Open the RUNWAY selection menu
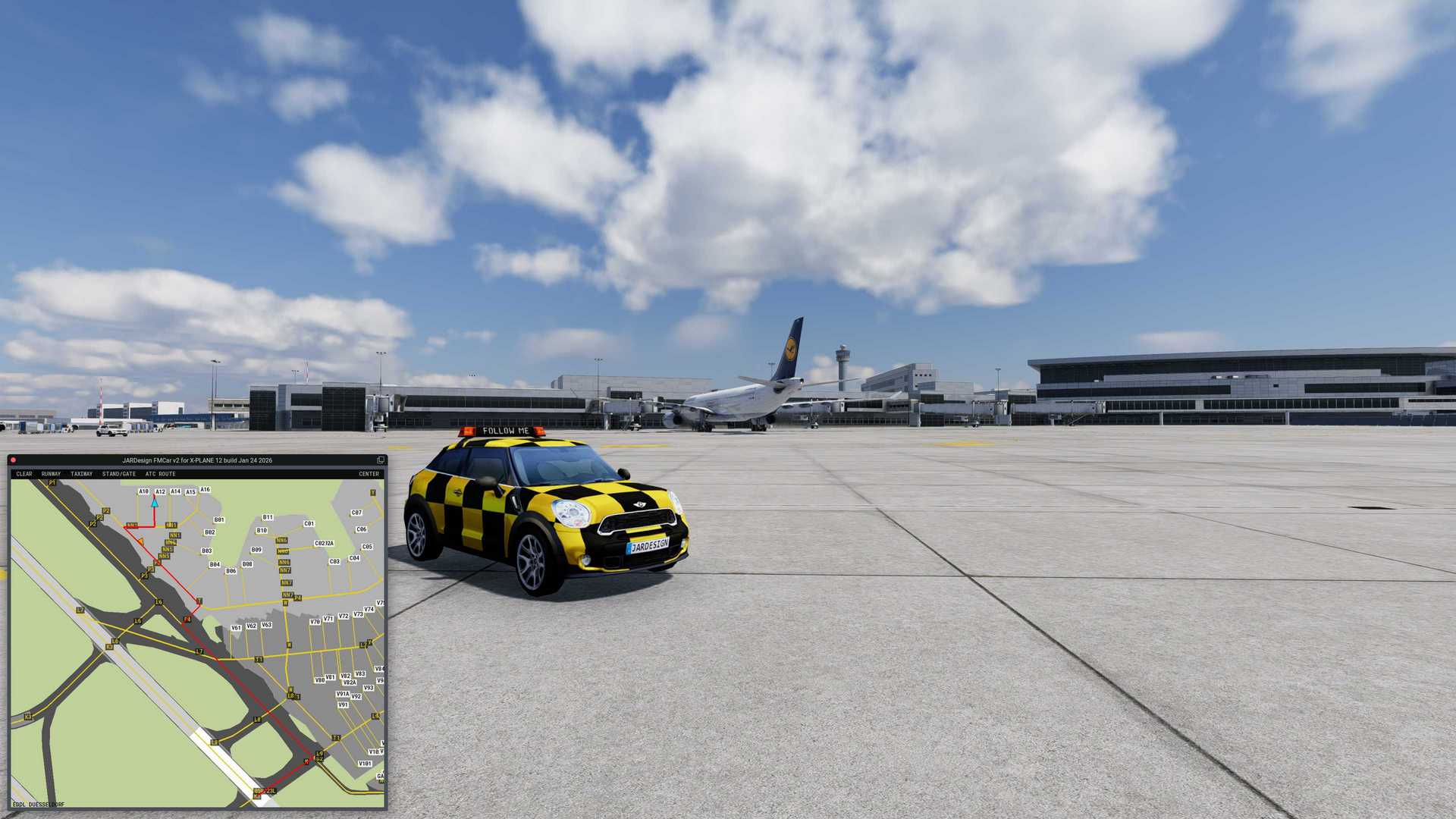 point(51,474)
